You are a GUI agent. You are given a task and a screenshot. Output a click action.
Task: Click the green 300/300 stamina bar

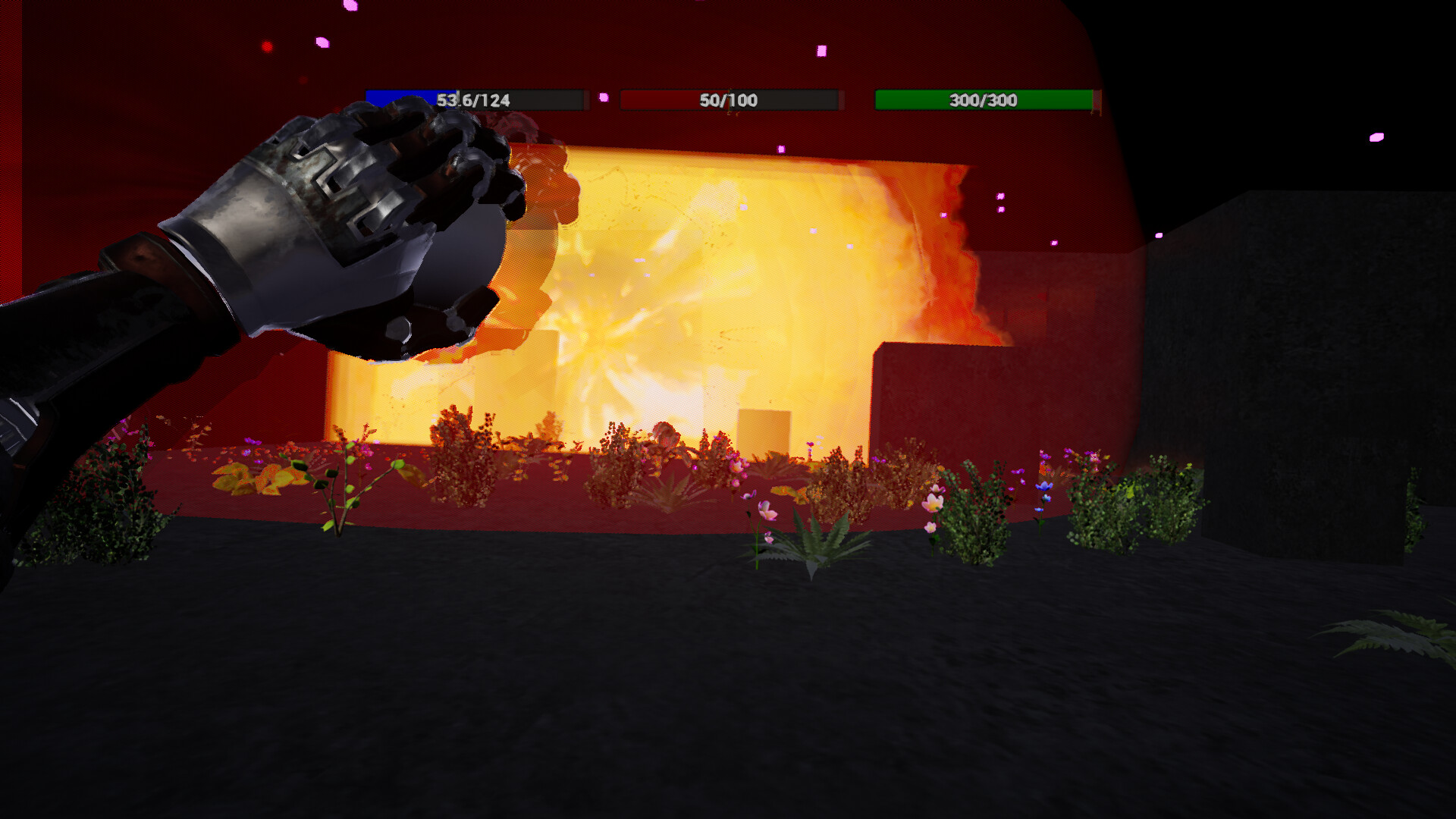[982, 99]
